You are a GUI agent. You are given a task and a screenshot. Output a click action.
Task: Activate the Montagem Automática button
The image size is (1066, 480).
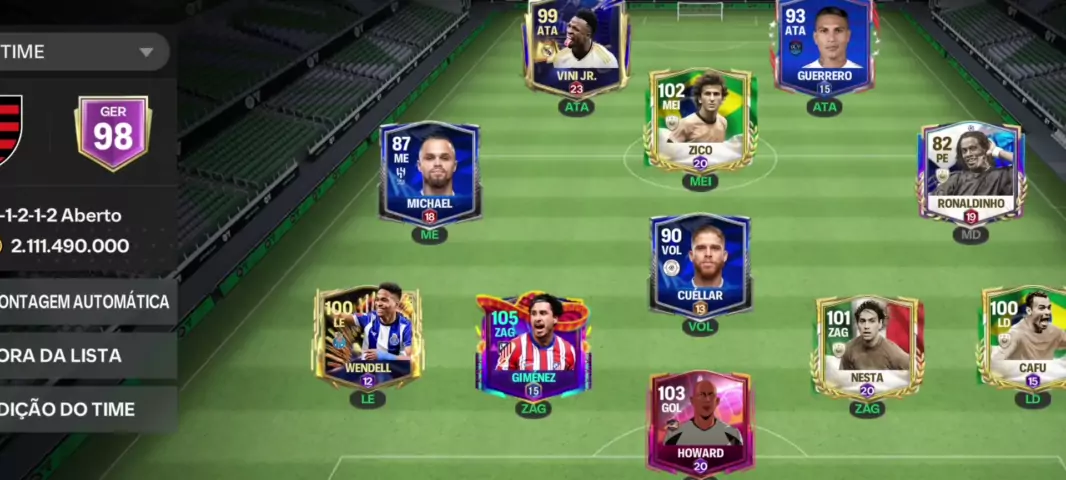85,302
